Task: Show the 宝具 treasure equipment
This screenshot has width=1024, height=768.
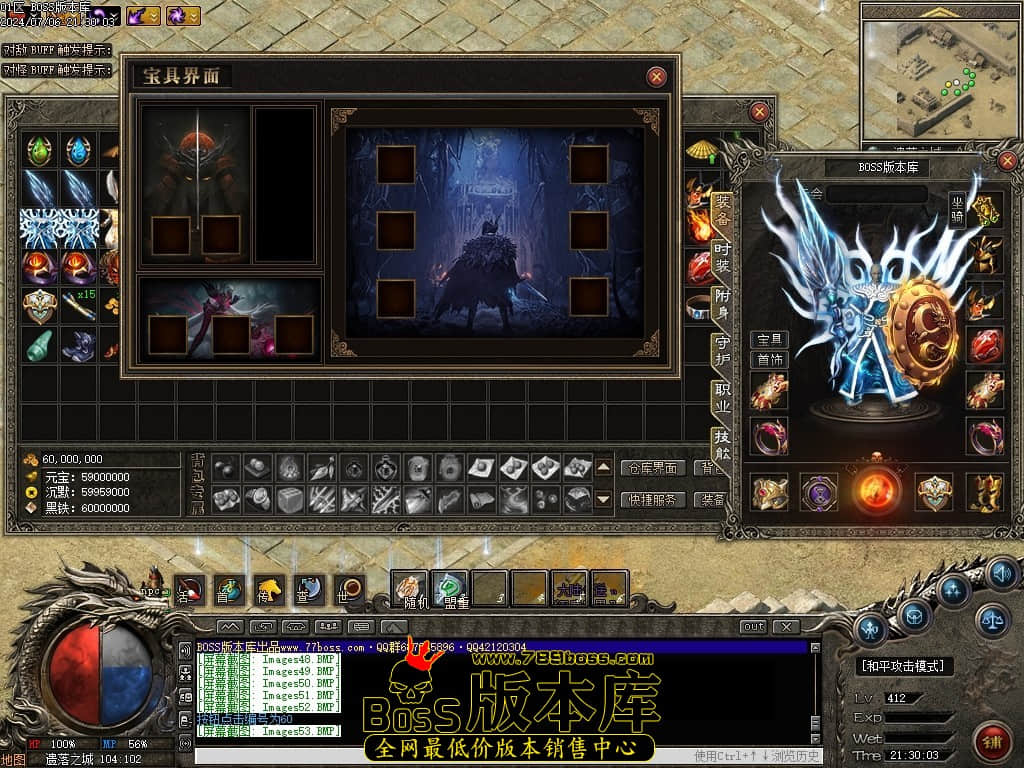Action: tap(769, 340)
